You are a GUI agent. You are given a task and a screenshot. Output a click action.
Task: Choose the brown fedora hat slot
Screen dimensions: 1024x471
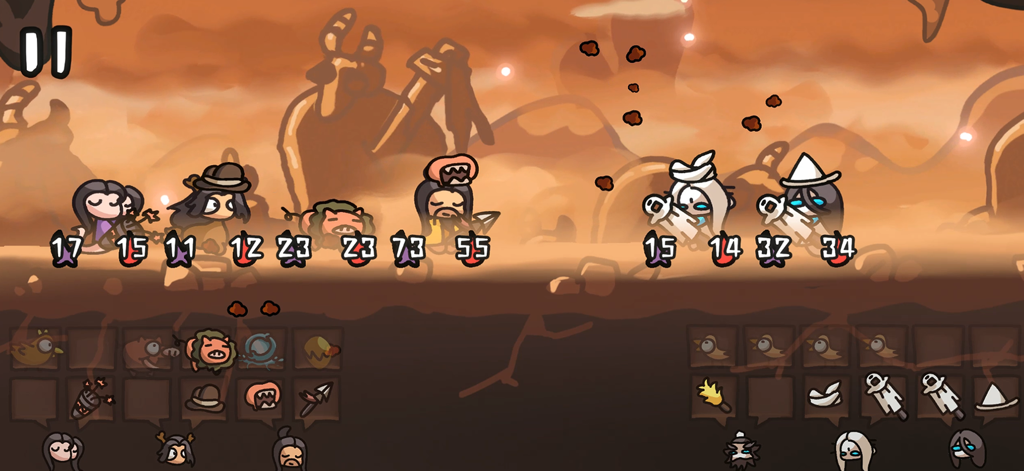click(x=204, y=397)
